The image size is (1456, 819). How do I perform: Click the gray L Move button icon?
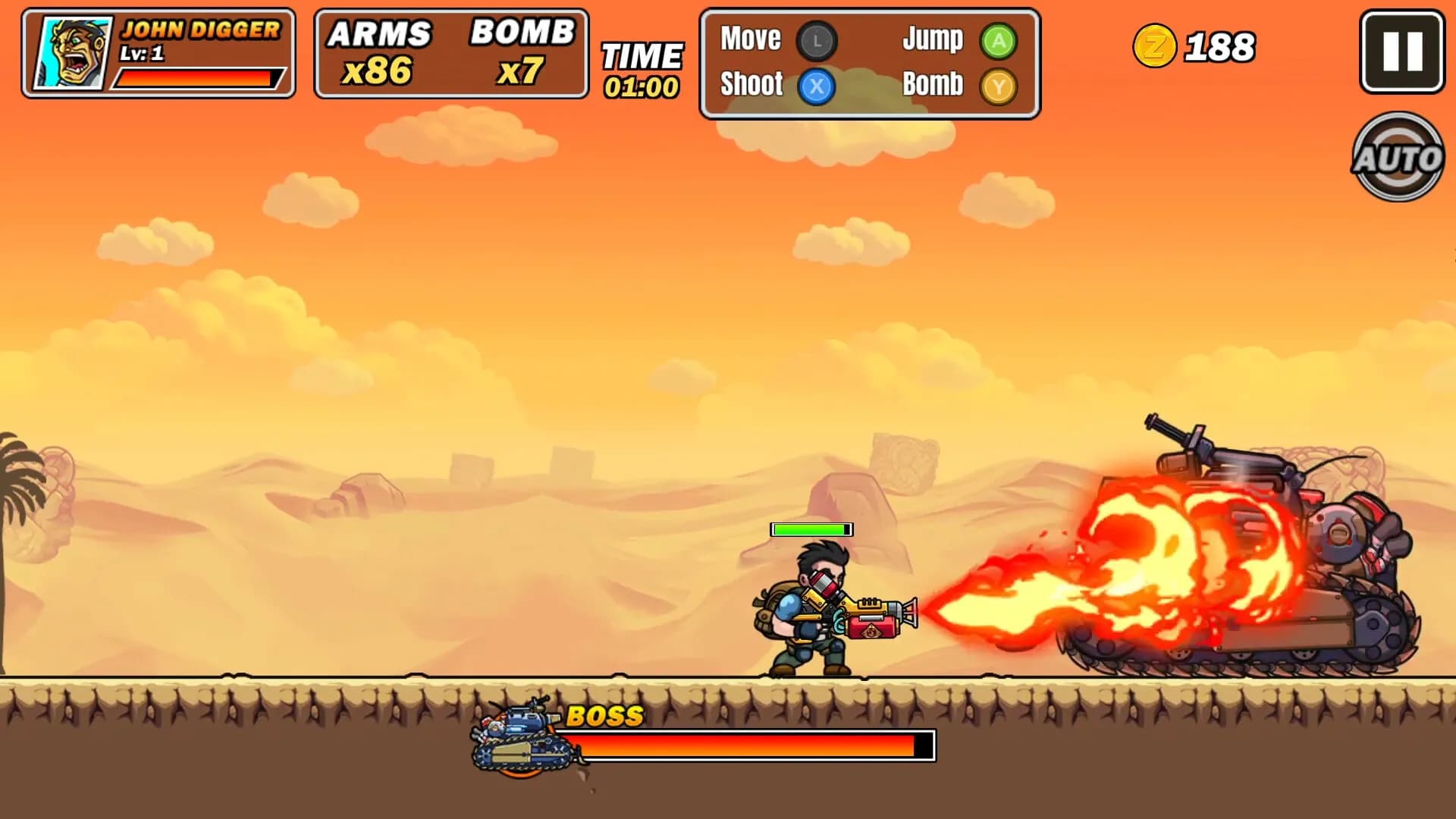click(x=818, y=42)
